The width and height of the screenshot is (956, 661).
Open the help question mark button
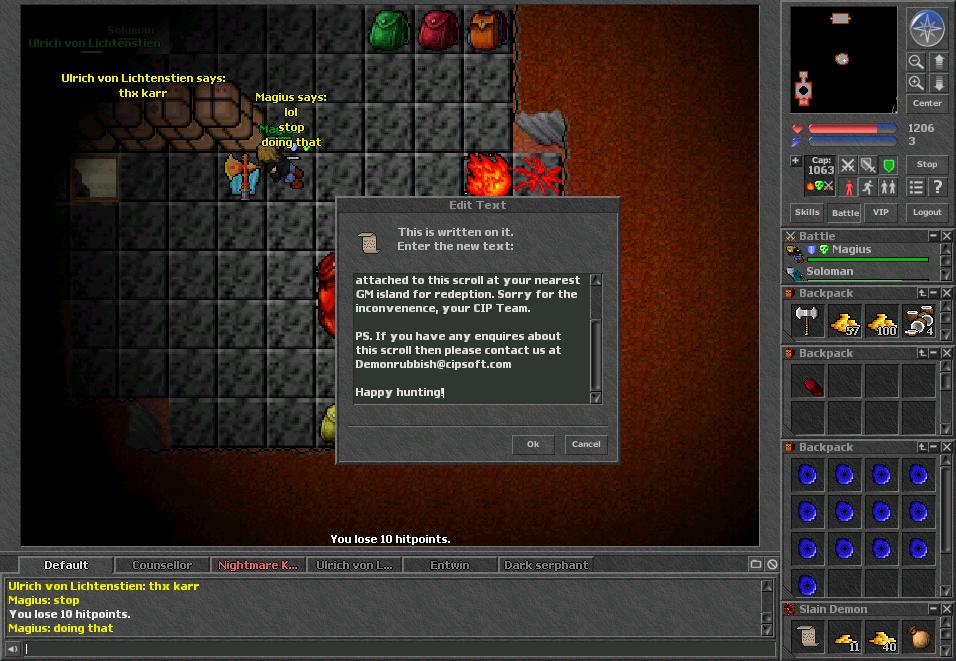(x=937, y=187)
